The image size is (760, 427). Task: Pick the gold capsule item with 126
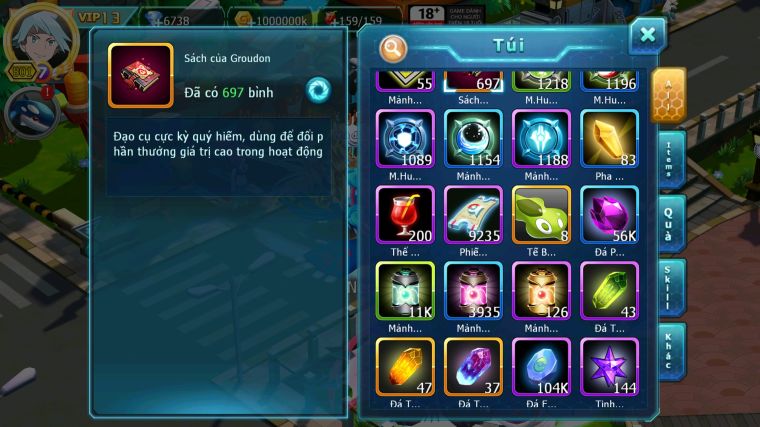[541, 290]
